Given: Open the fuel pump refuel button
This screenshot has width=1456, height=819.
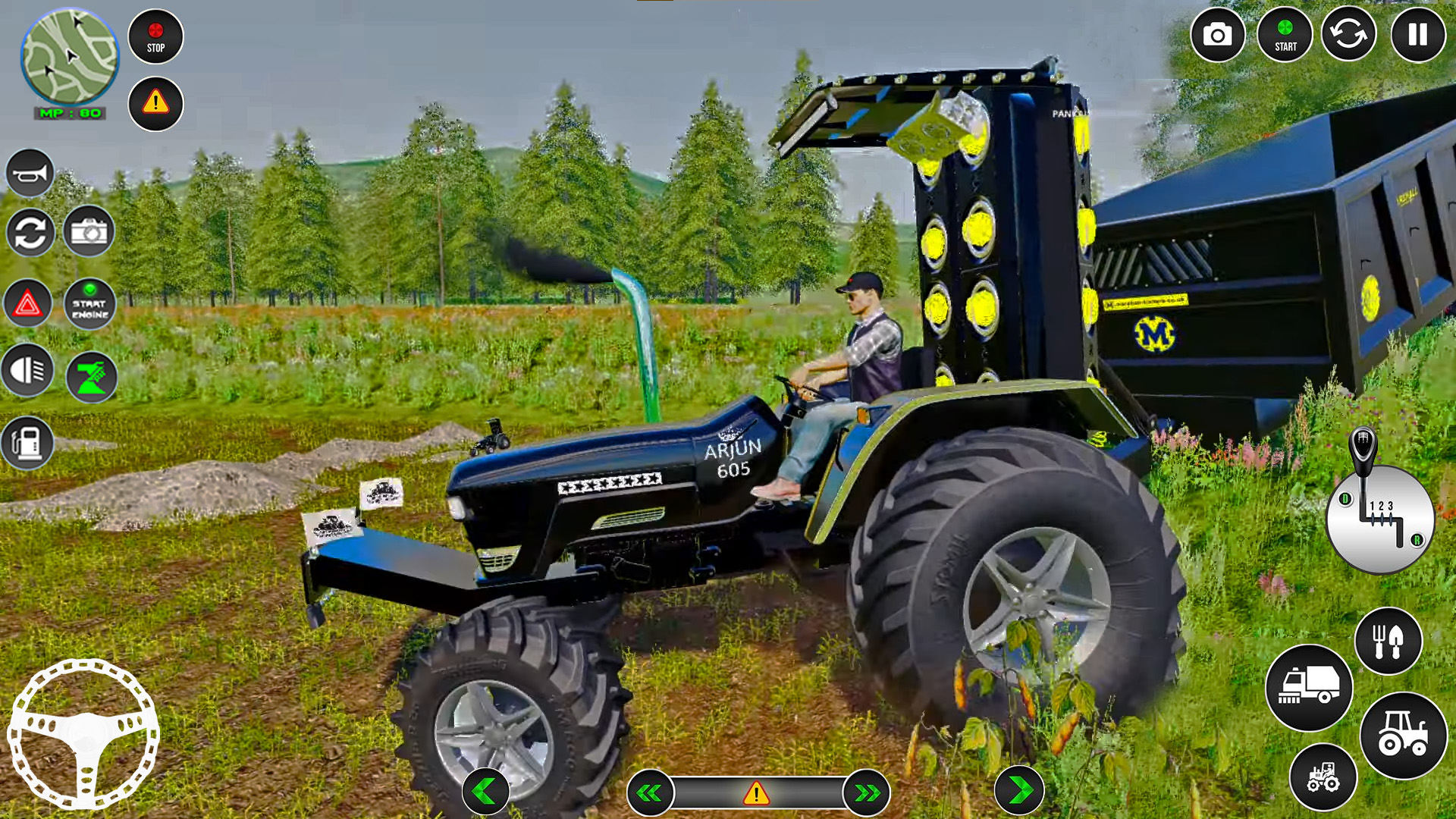Looking at the screenshot, I should tap(28, 442).
